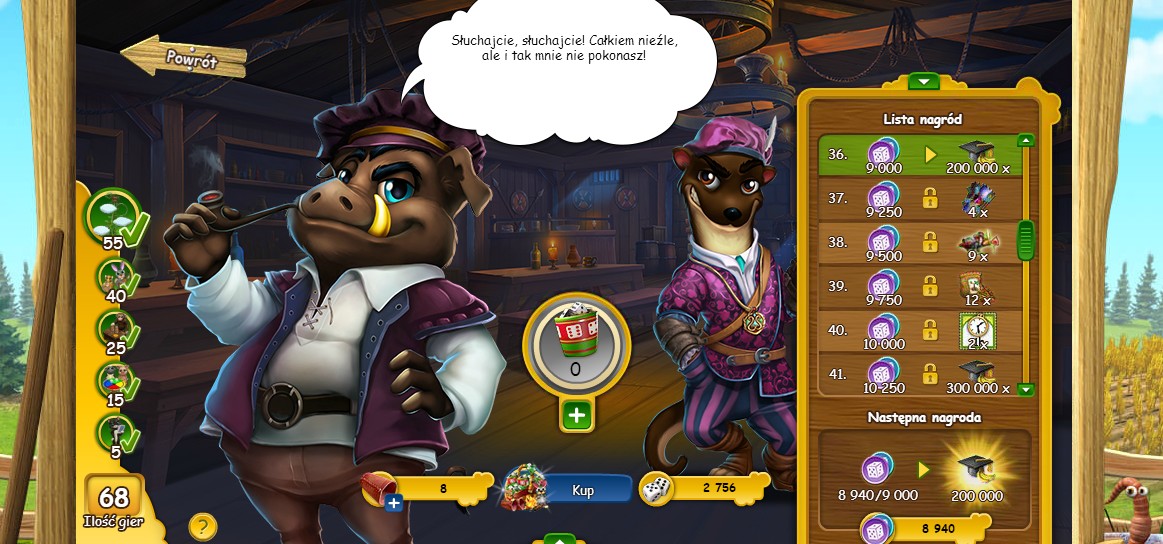Add more red chests with the plus
Viewport: 1163px width, 544px height.
394,502
